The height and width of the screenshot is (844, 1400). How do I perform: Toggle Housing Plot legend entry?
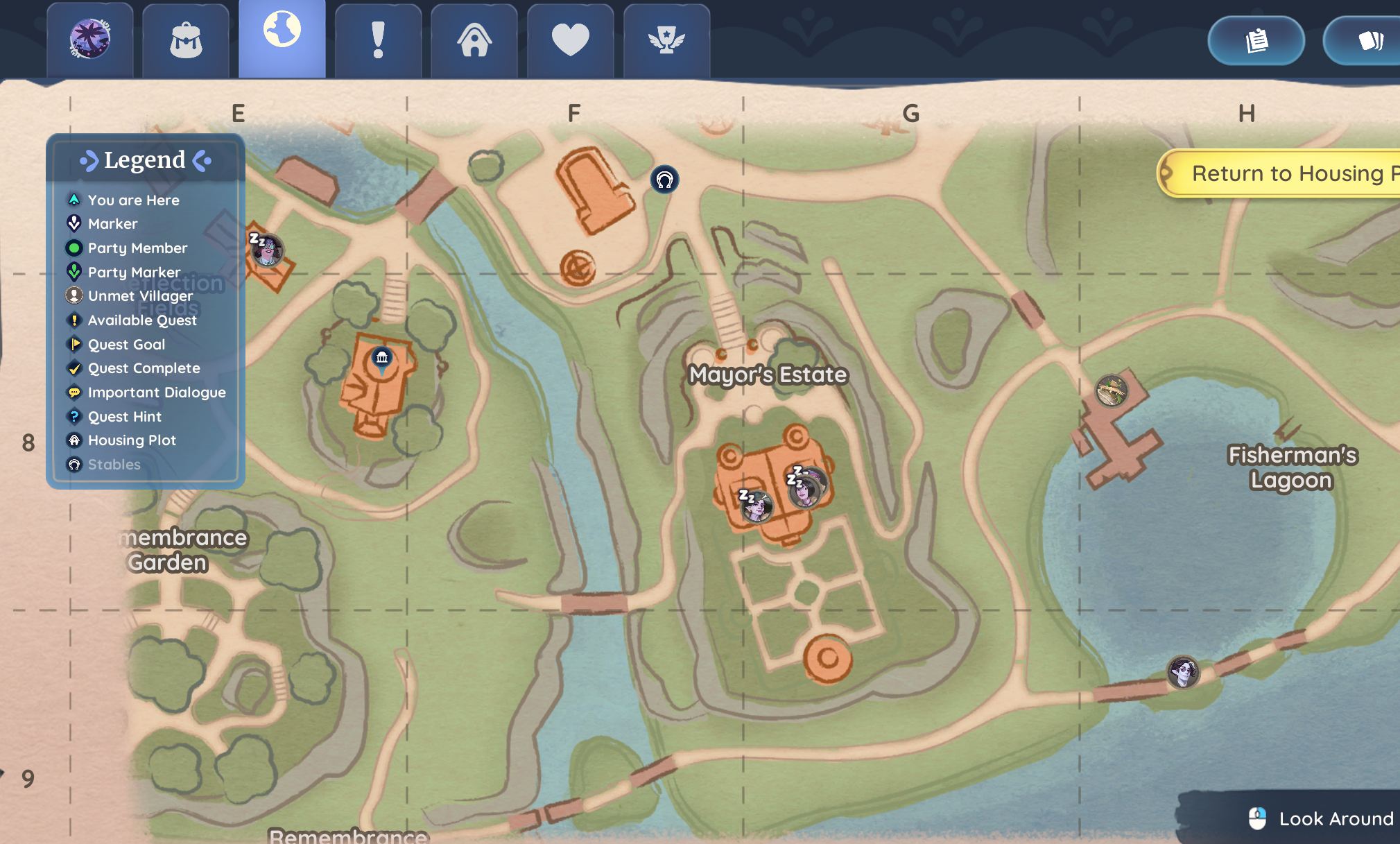coord(132,440)
